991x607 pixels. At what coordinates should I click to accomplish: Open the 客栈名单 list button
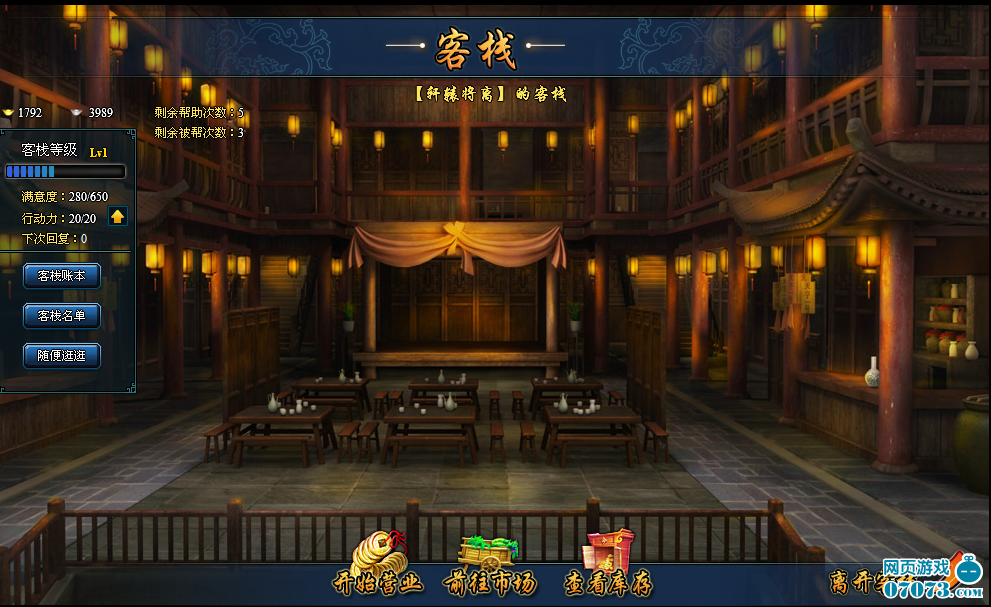[62, 316]
